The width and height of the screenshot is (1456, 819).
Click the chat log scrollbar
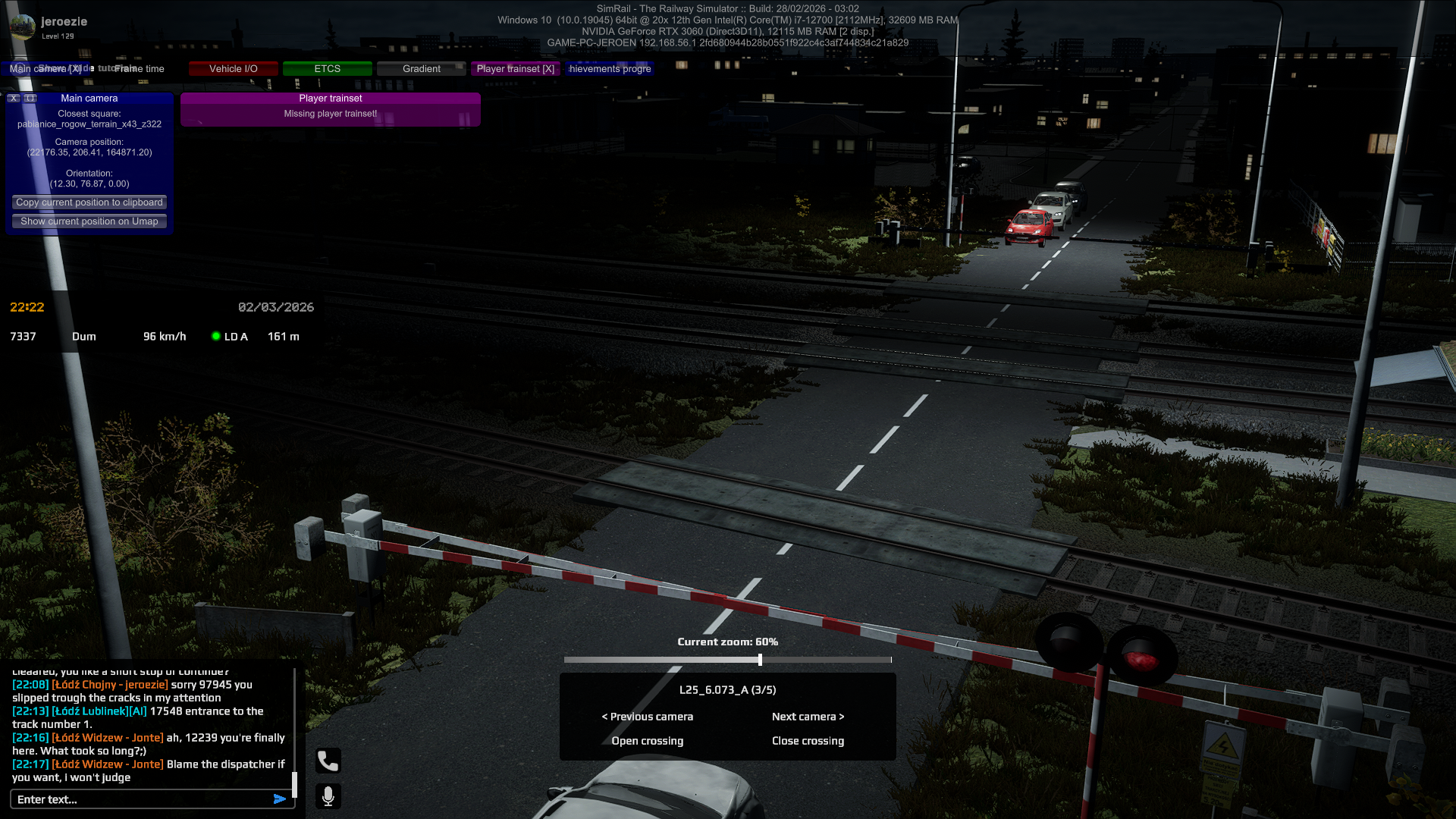point(294,784)
